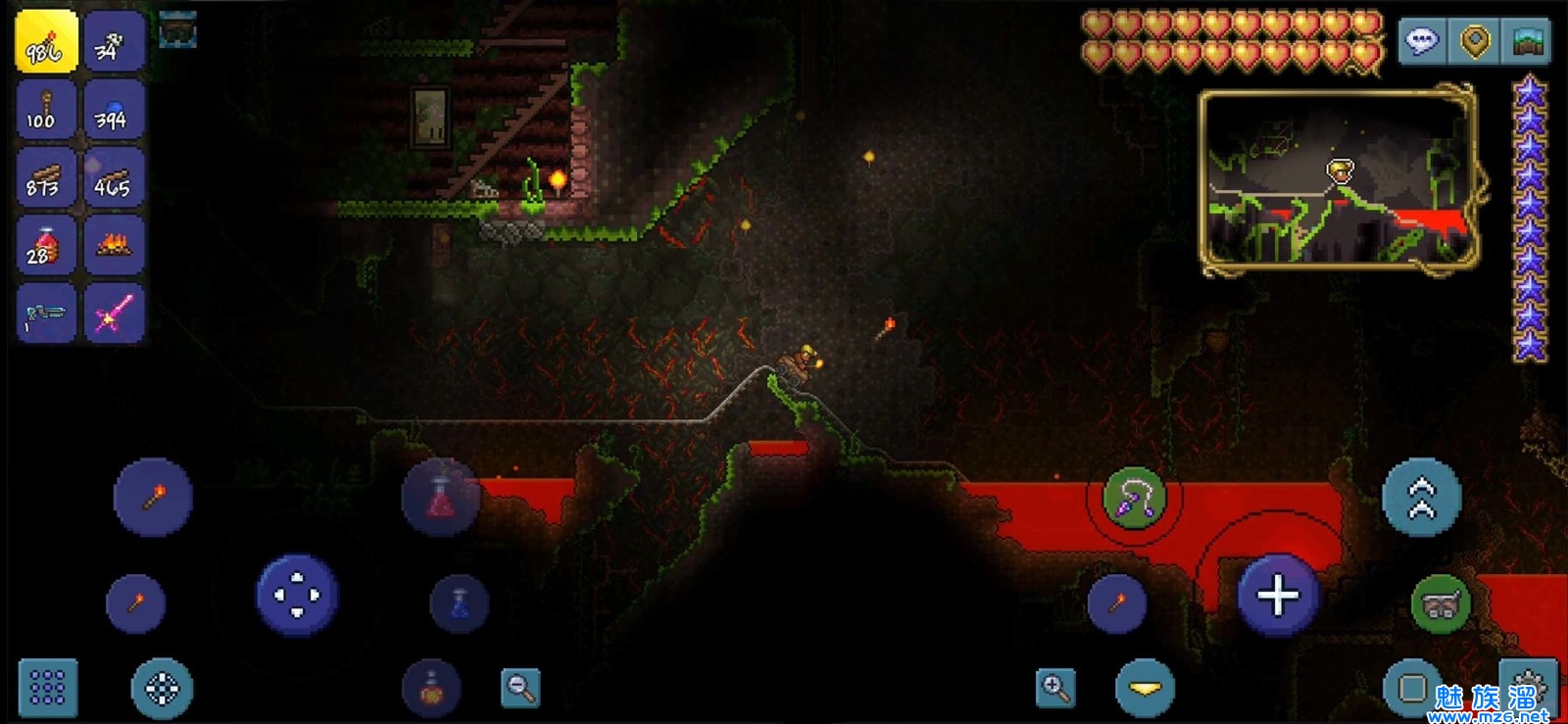Open the housing landscape button
Screen dimensions: 1568x724
pyautogui.click(x=1527, y=41)
